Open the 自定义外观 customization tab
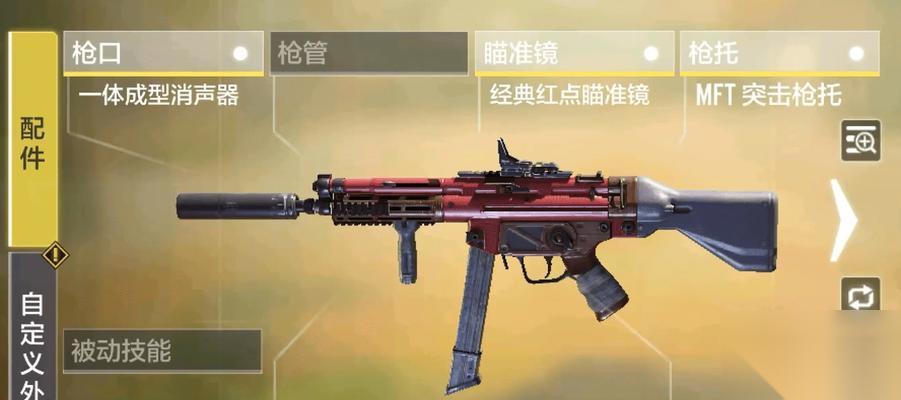This screenshot has height=400, width=901. 33,335
